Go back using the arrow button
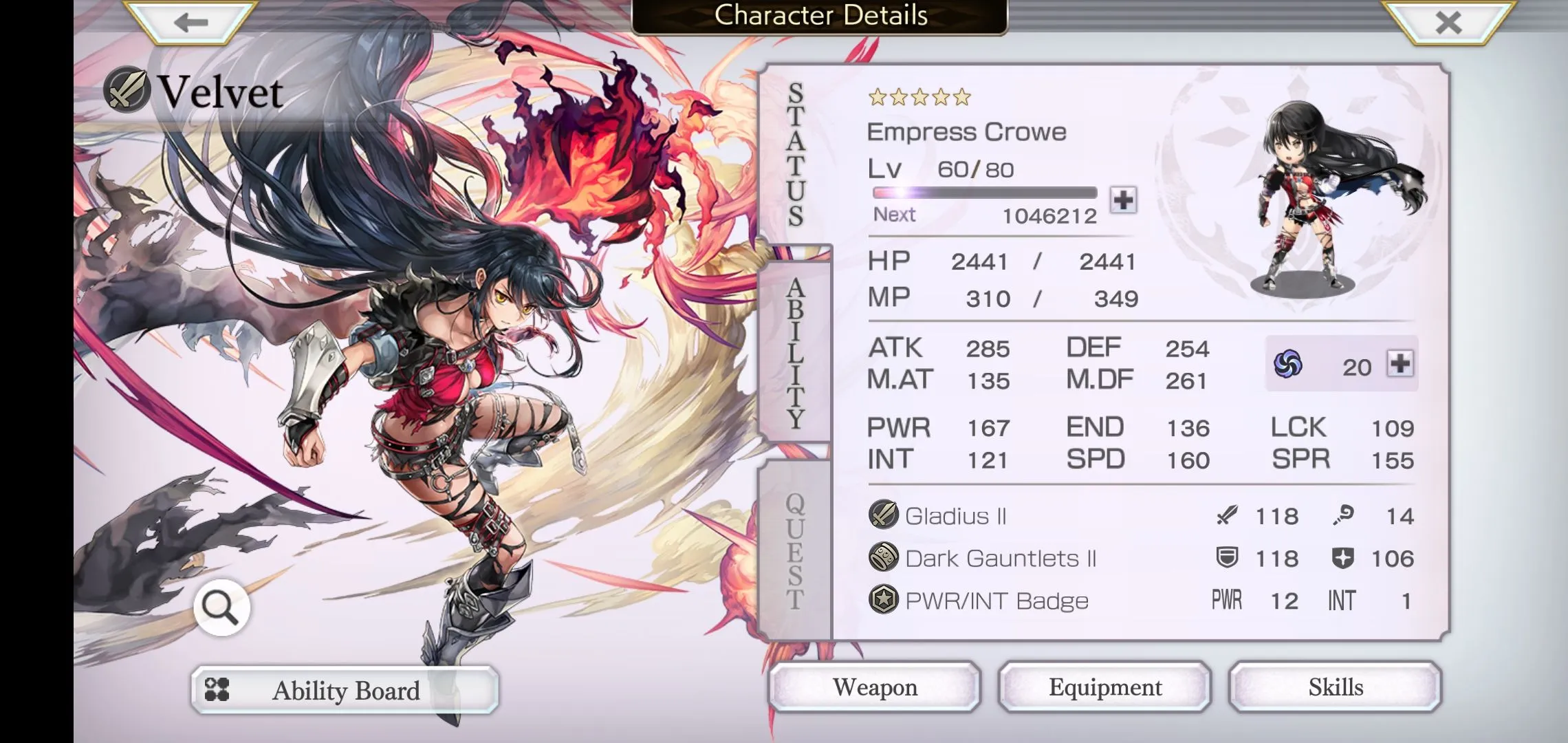 [190, 23]
